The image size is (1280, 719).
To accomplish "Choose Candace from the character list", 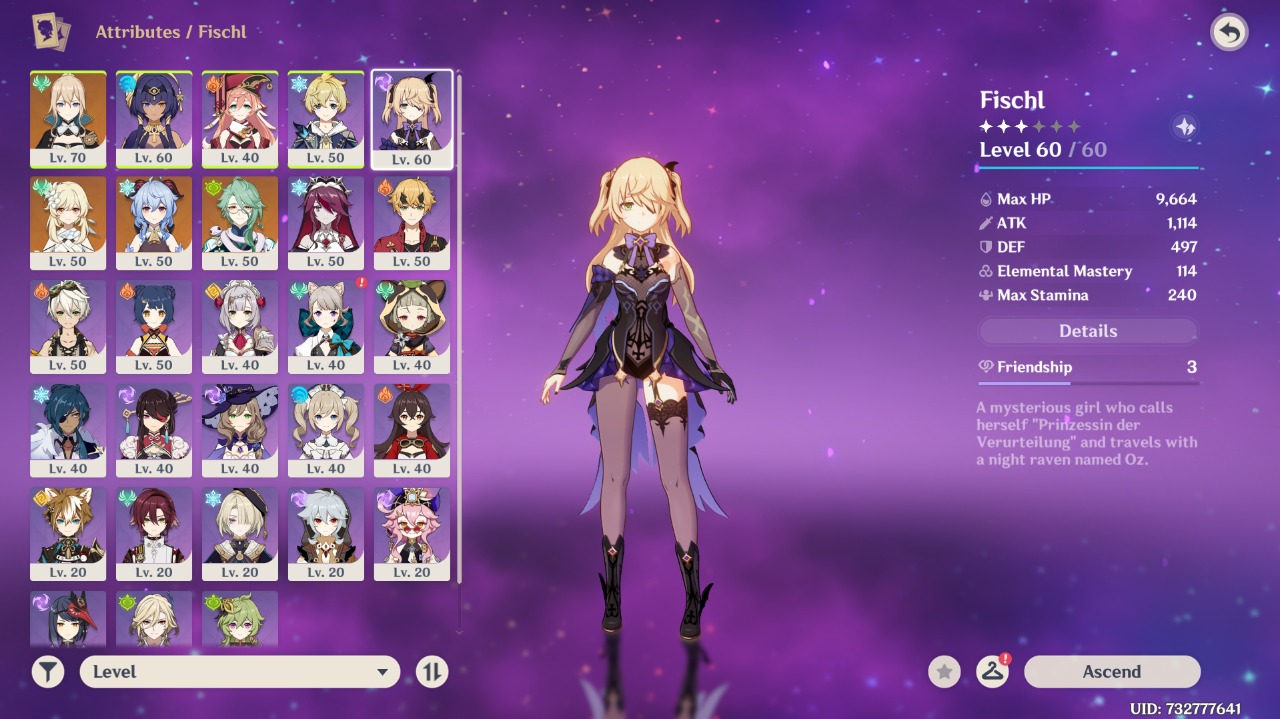I will click(x=154, y=119).
